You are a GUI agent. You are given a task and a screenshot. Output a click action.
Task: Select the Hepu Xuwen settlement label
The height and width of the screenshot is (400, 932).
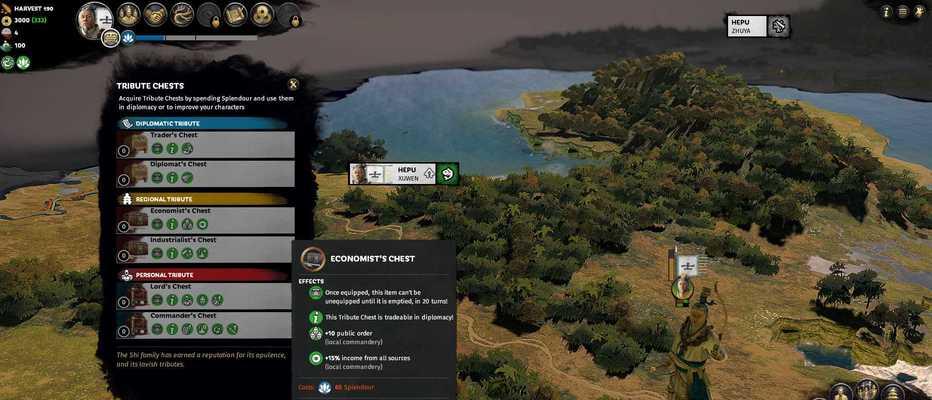click(405, 174)
